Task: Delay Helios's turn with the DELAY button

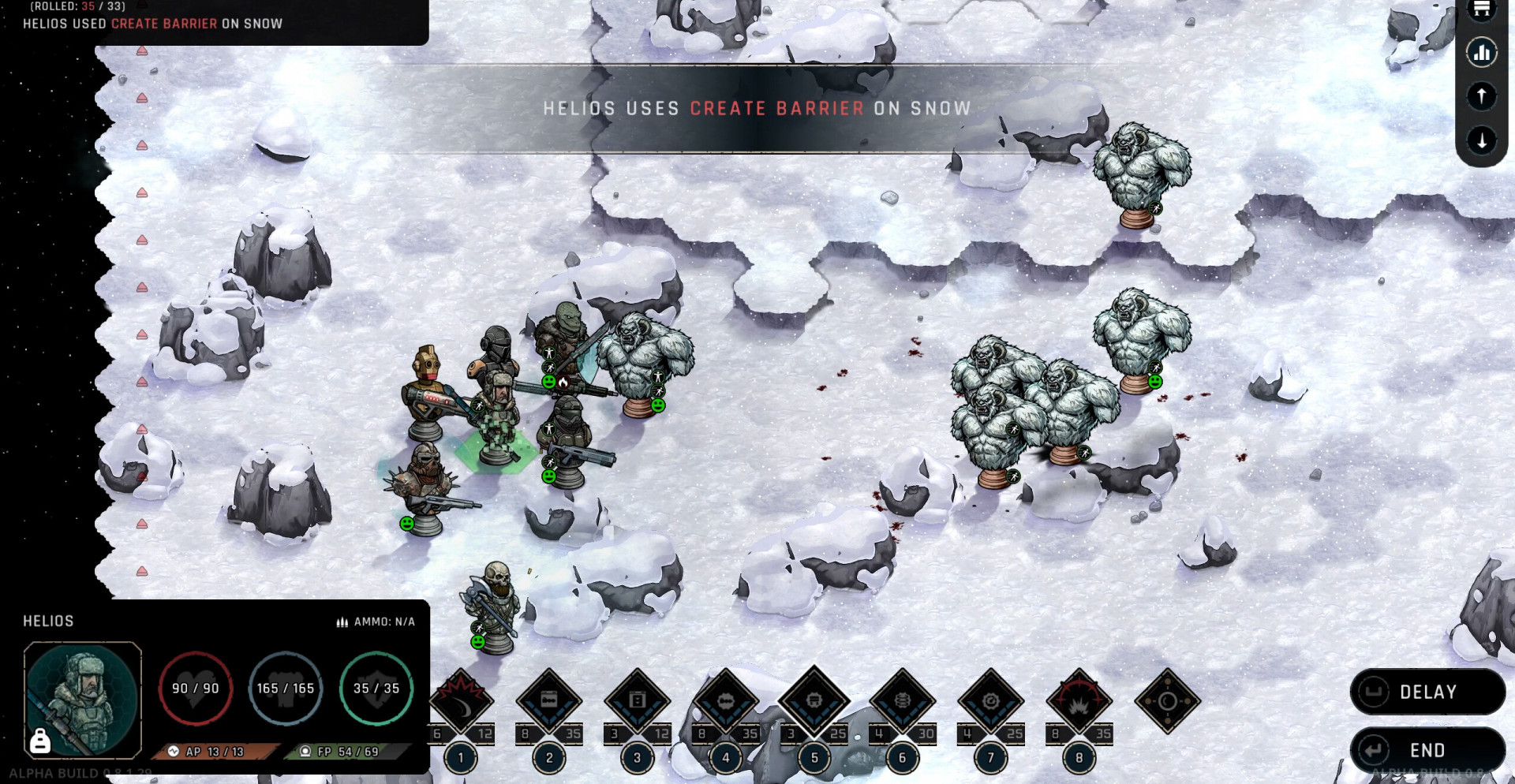Action: 1427,692
